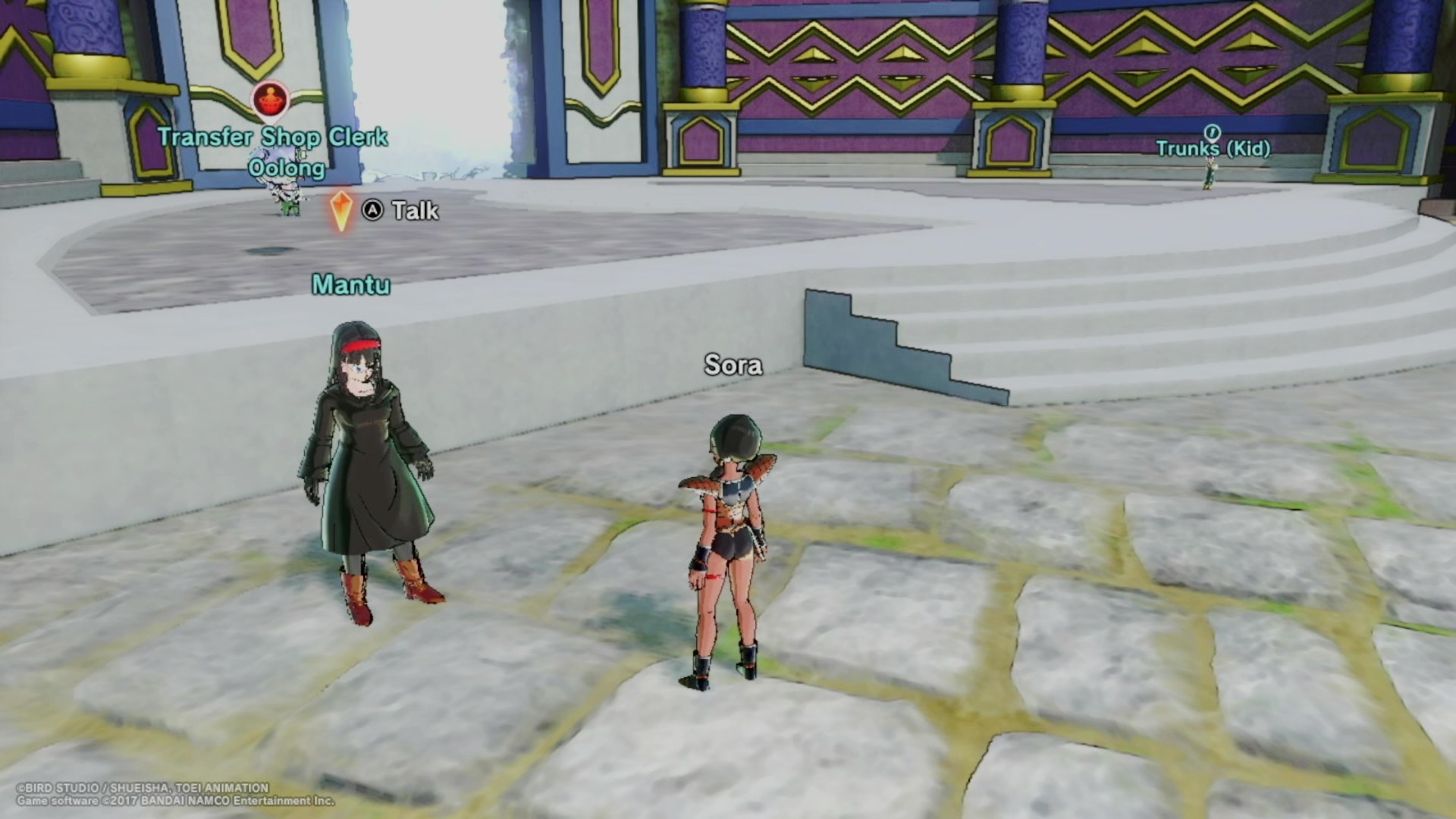Select the orange crystal talk marker

[x=341, y=210]
